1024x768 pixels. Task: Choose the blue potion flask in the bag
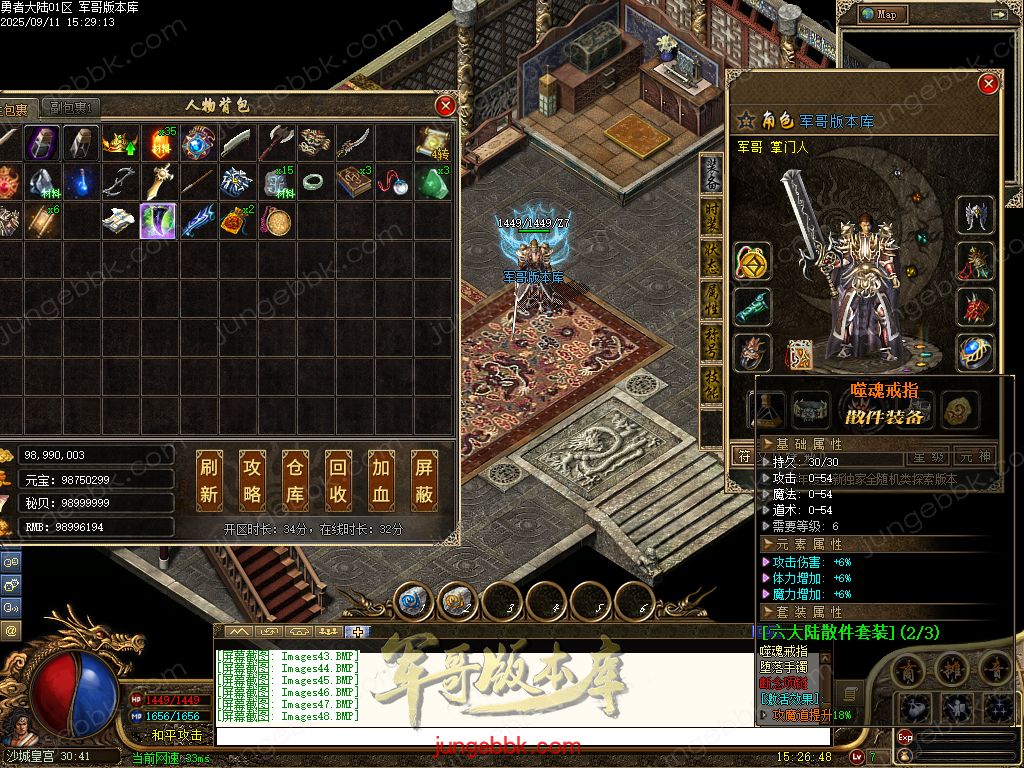80,183
